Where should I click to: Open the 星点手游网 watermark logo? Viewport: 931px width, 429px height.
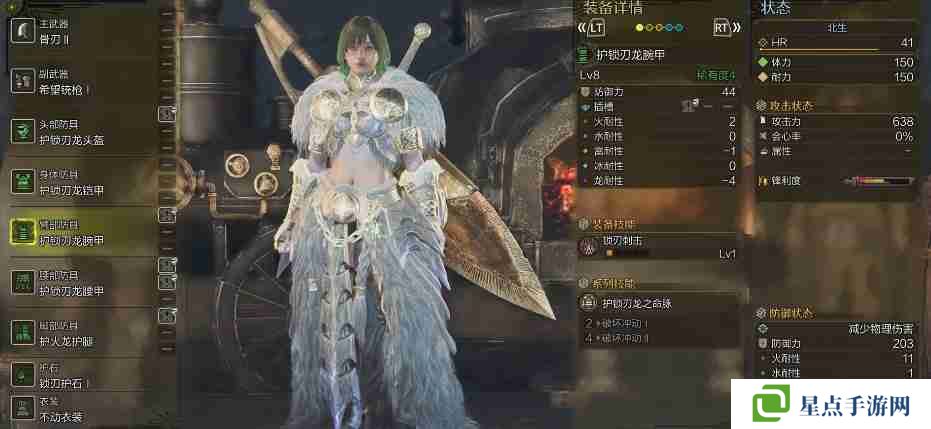[832, 405]
